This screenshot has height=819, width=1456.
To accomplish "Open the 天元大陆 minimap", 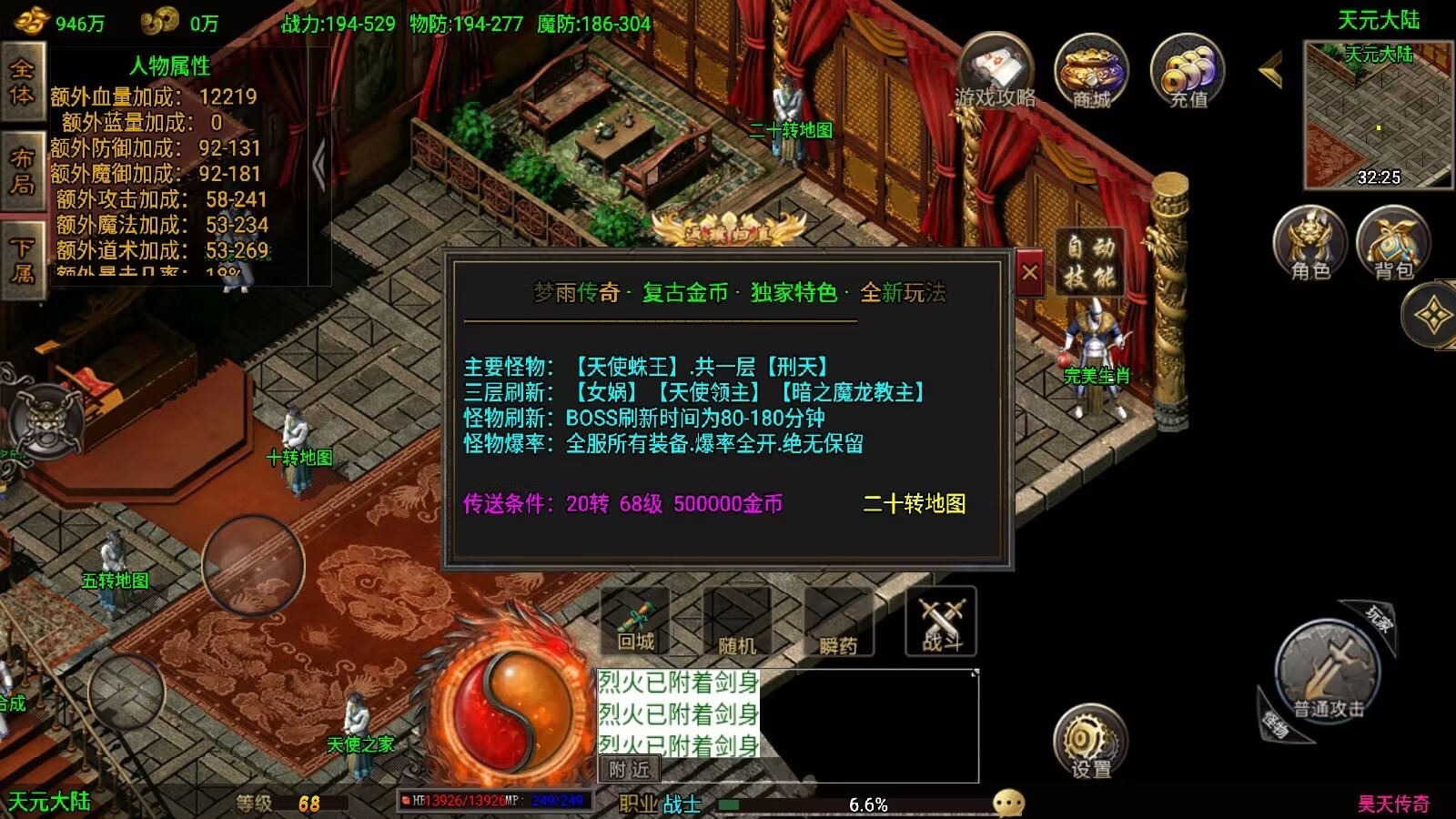I will click(1378, 115).
